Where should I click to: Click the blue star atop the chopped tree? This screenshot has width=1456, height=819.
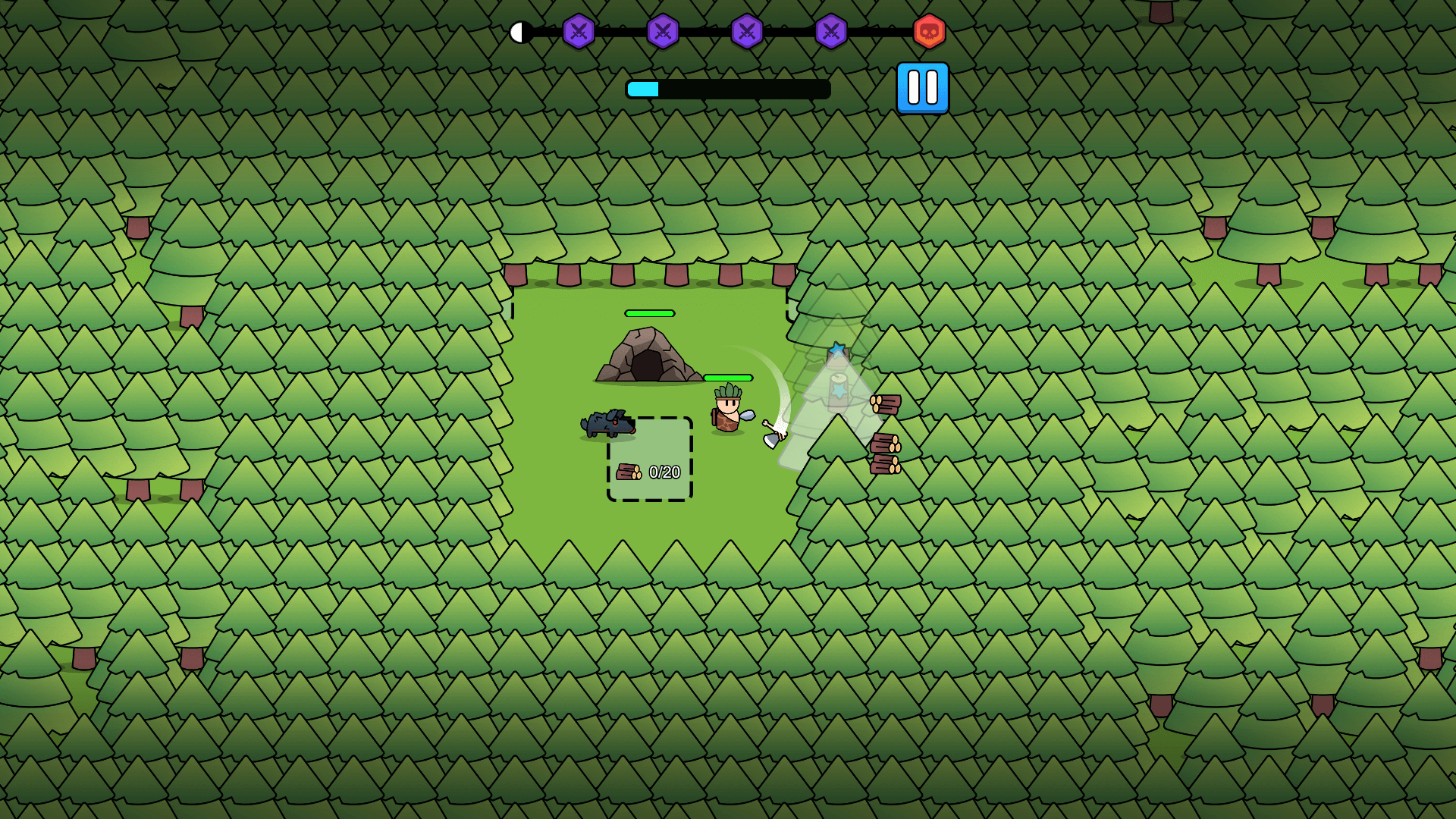point(837,347)
